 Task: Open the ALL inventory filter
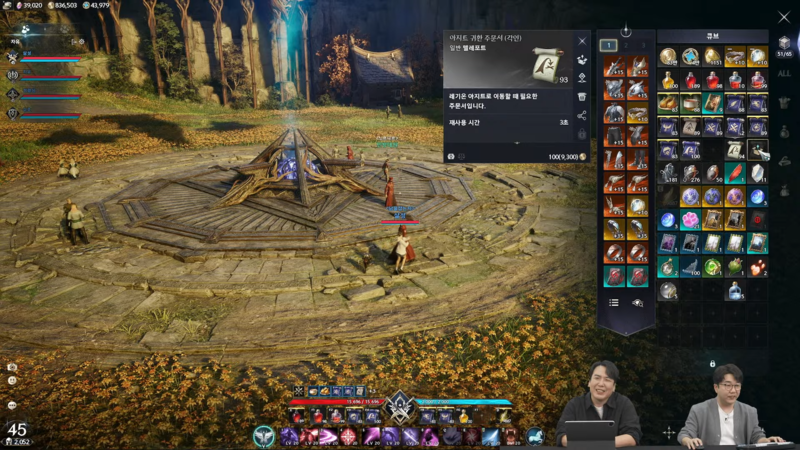pyautogui.click(x=784, y=73)
